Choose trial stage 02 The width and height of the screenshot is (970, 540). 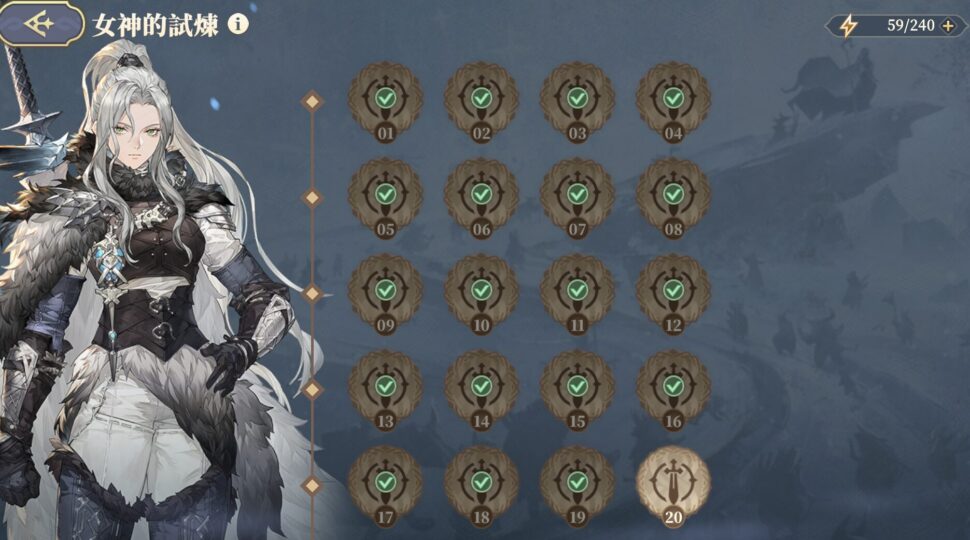pyautogui.click(x=481, y=100)
